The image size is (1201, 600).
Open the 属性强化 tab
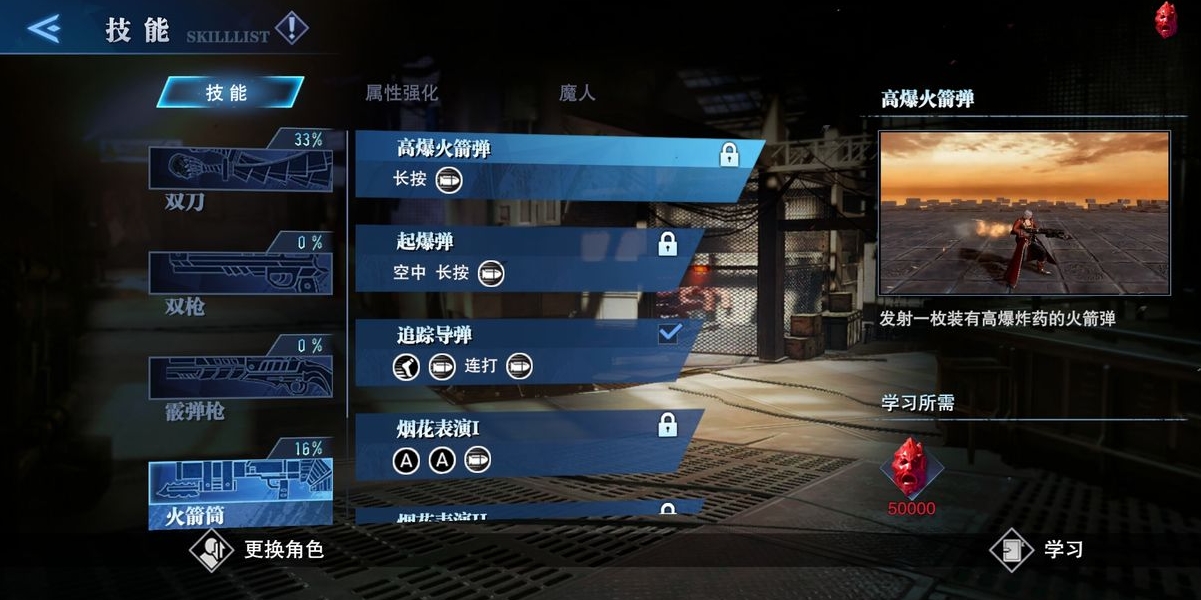point(401,93)
